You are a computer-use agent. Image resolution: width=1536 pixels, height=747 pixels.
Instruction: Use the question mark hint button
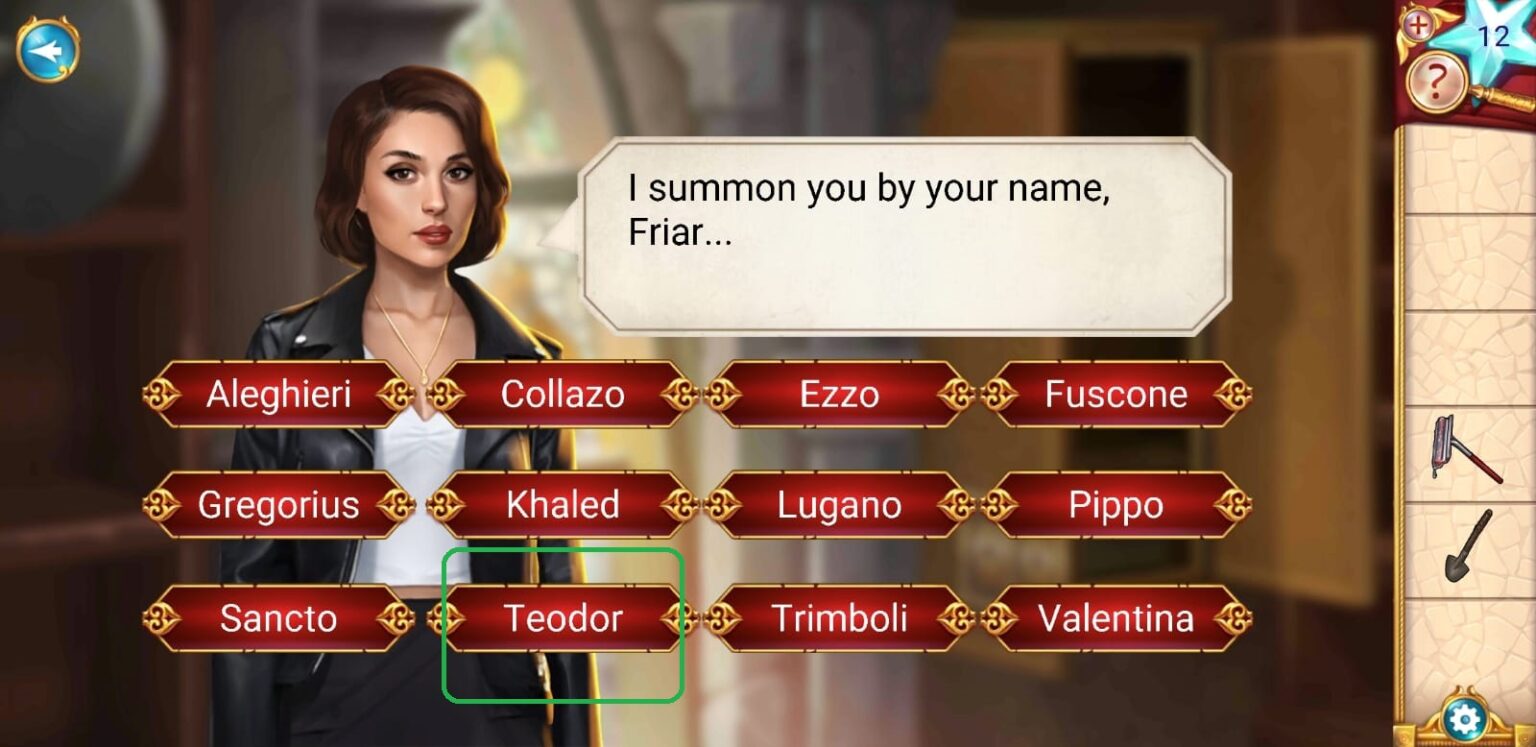1436,82
